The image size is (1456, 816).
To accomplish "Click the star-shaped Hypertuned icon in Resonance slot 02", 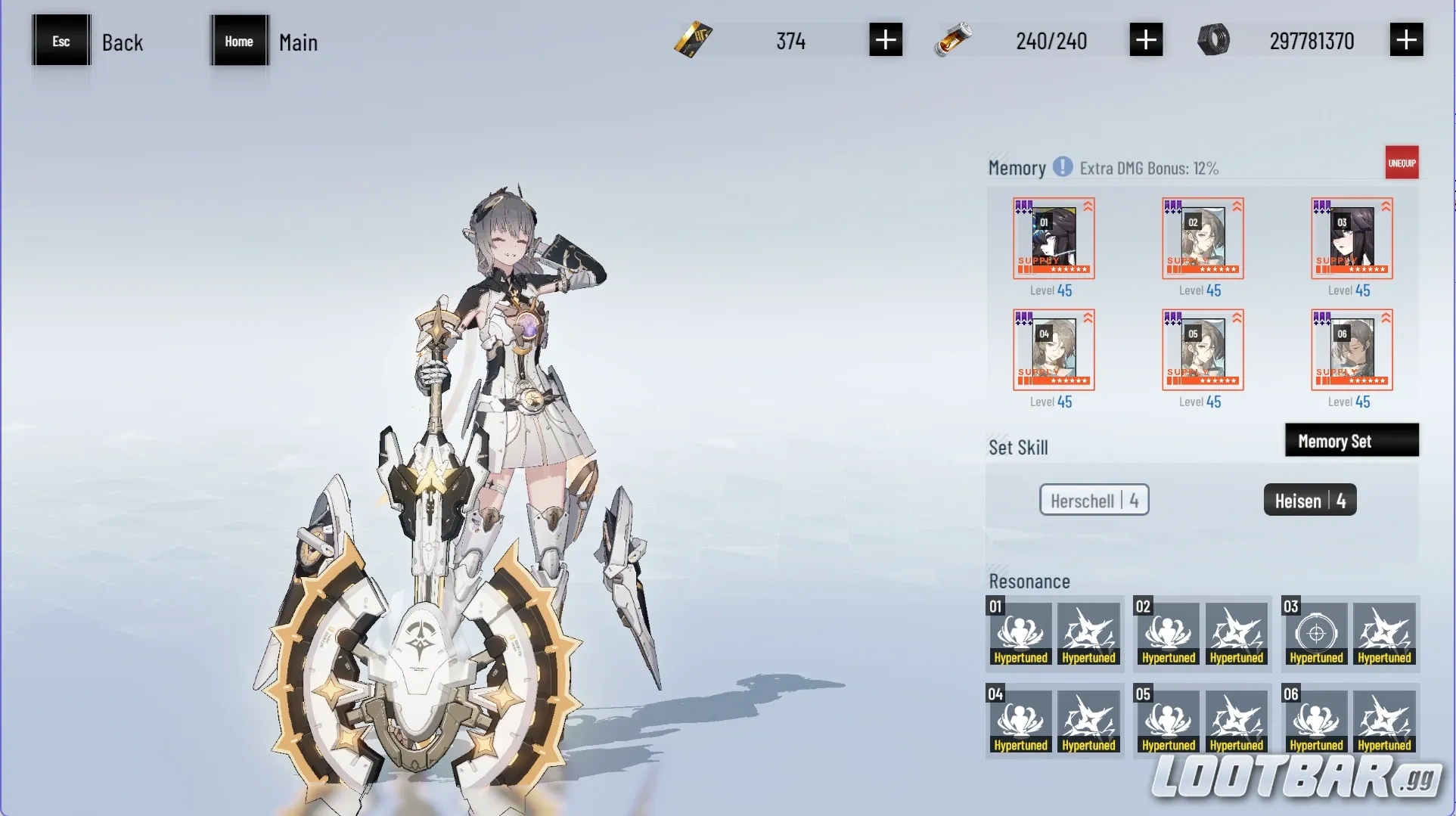I will pyautogui.click(x=1236, y=634).
